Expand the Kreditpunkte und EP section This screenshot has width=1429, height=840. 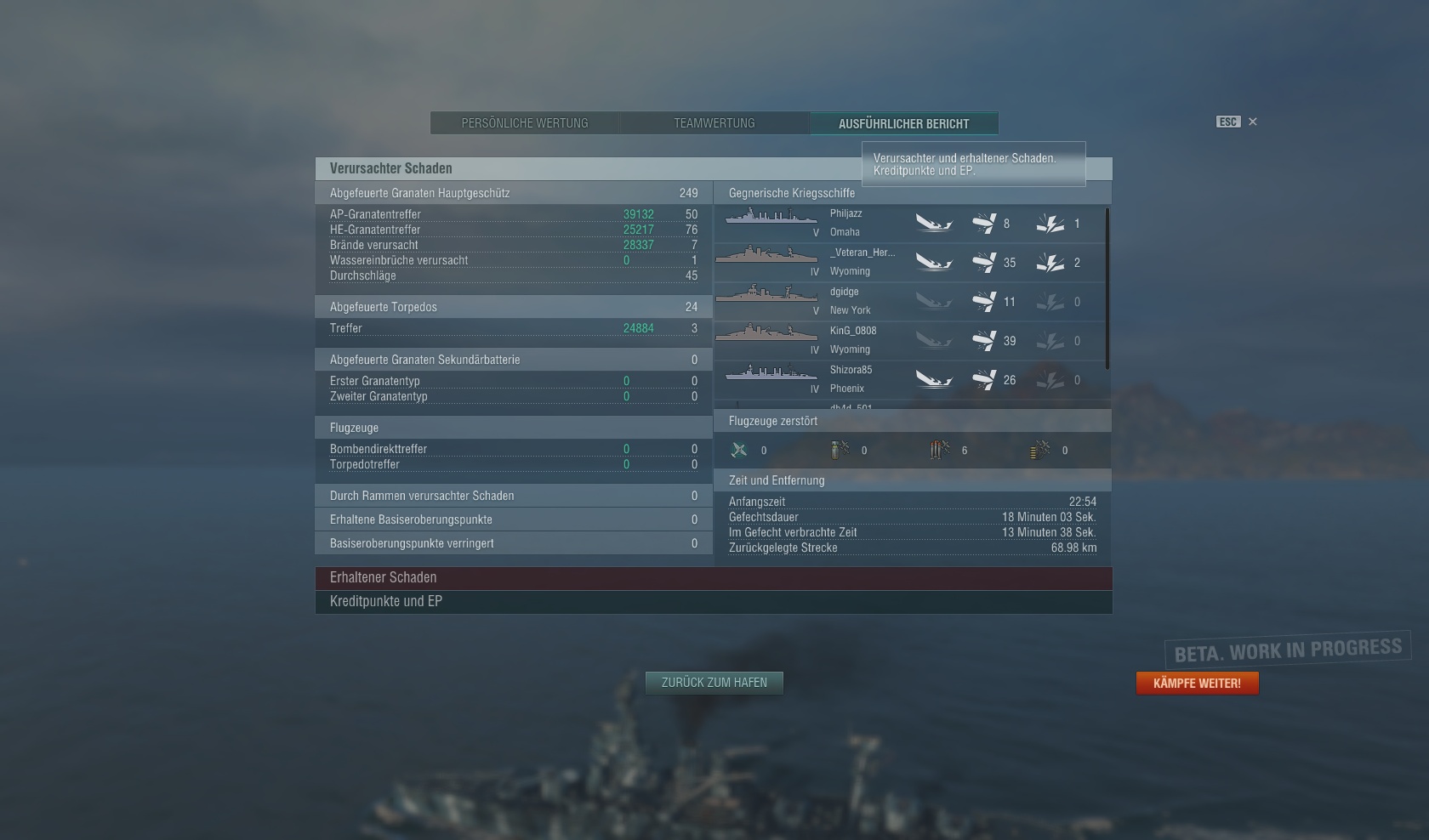coord(713,602)
